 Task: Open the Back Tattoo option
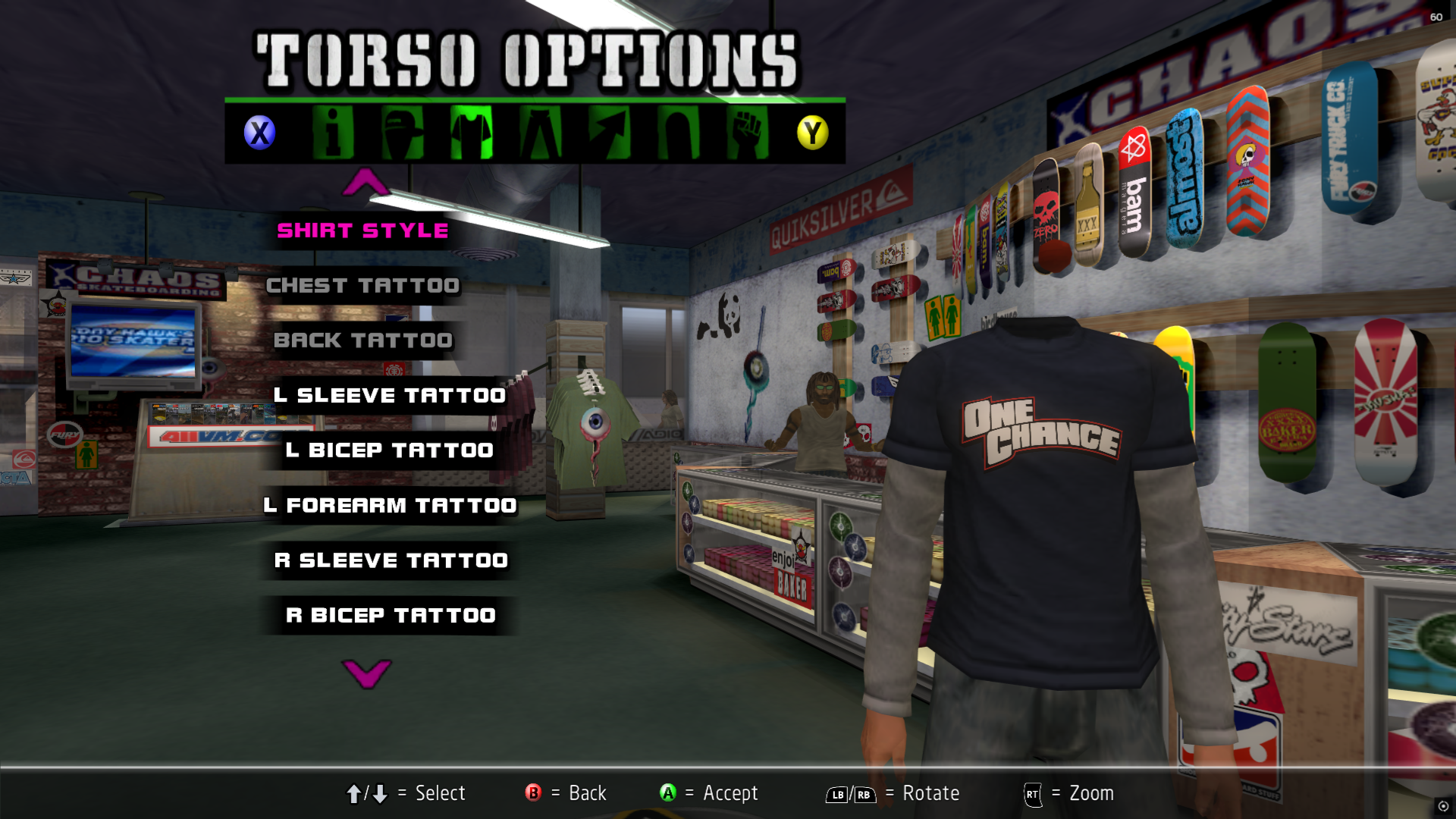362,340
